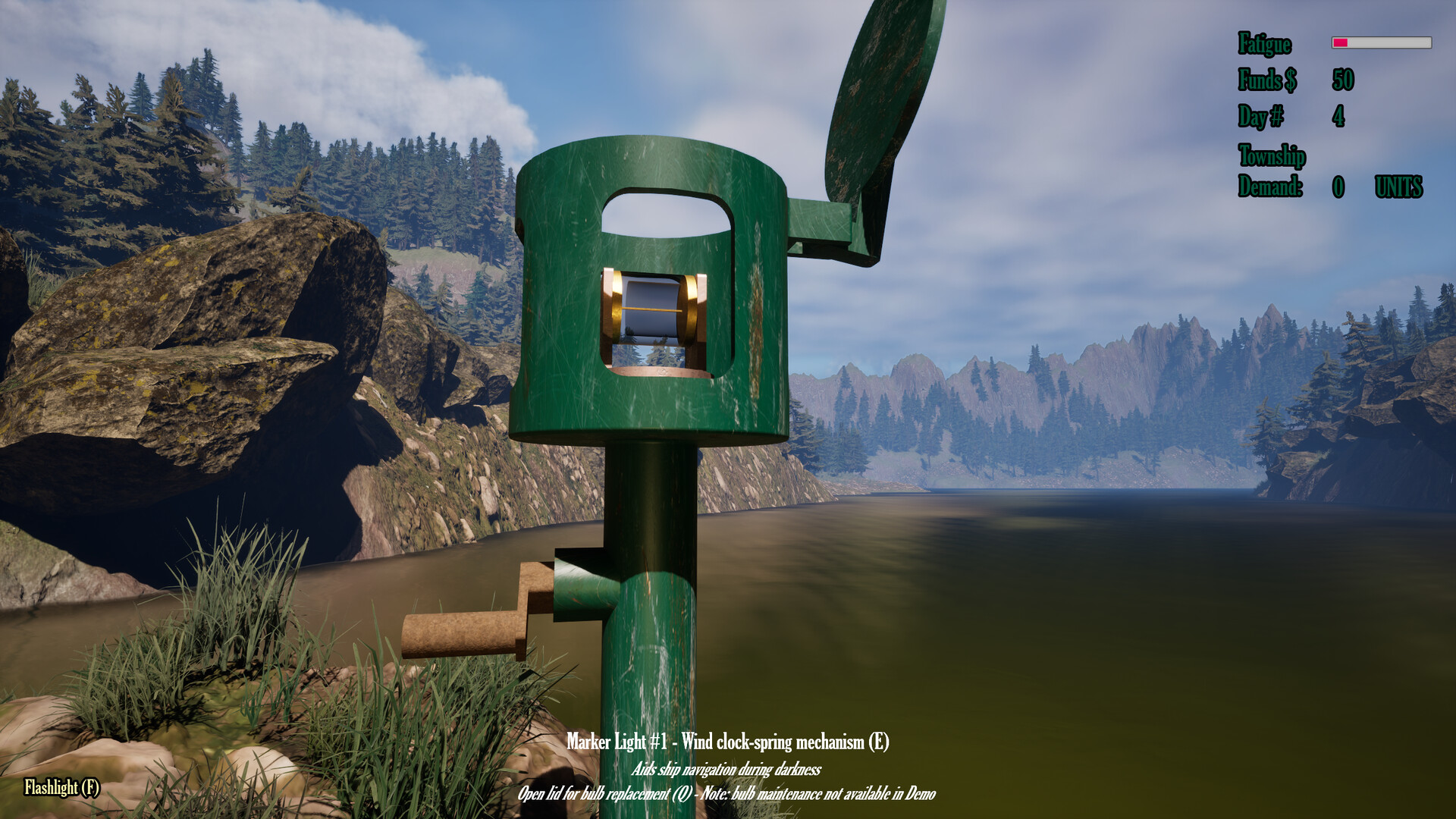Open the Township Demand readout

pyautogui.click(x=1338, y=185)
